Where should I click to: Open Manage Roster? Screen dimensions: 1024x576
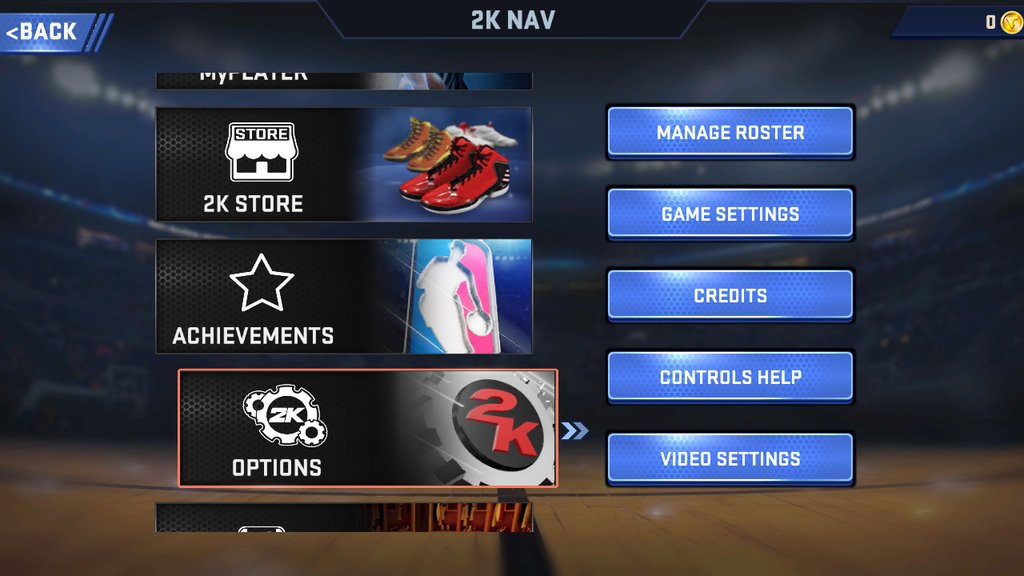pyautogui.click(x=730, y=132)
